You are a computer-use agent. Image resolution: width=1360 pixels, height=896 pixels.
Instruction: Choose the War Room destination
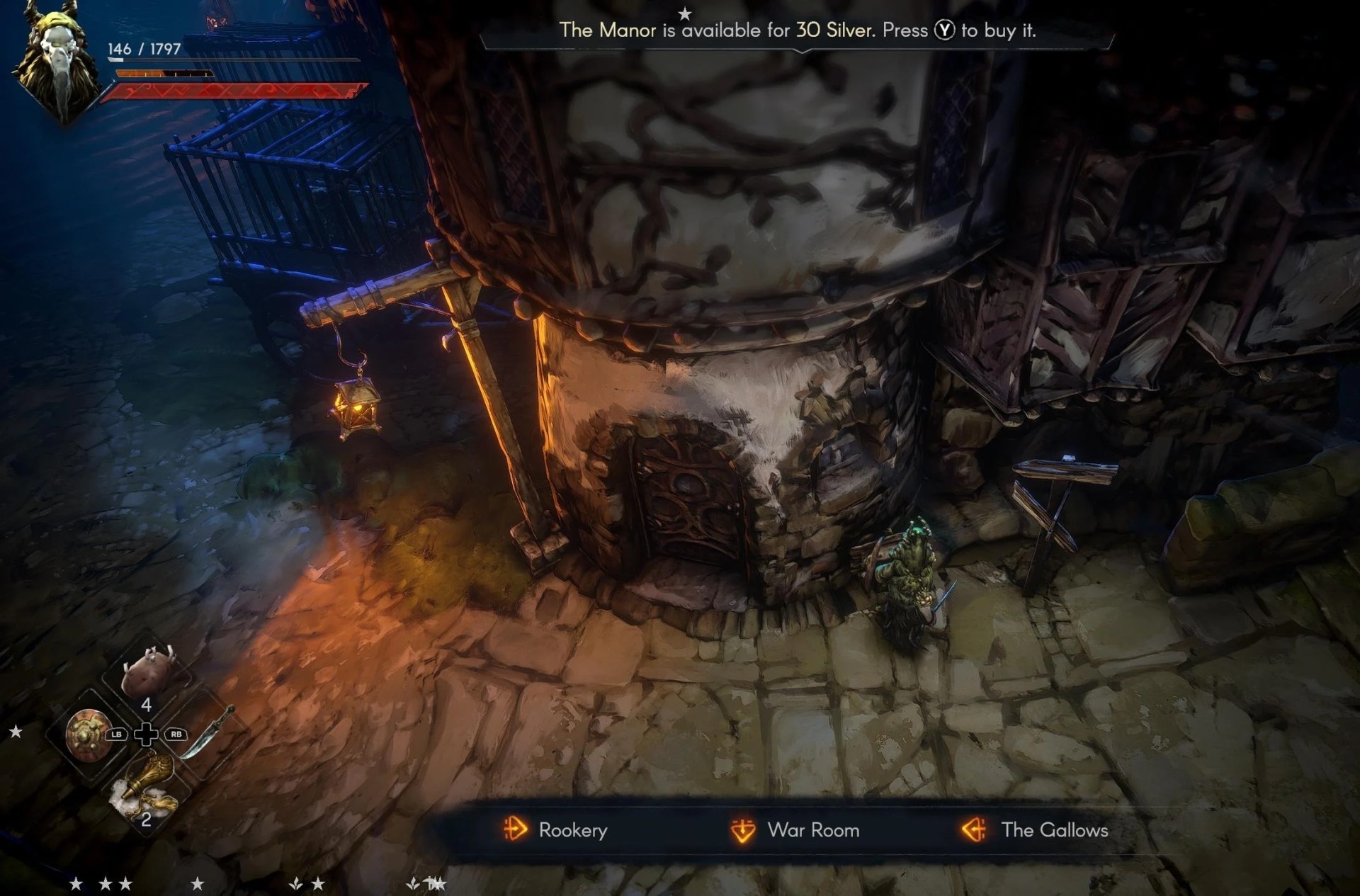click(x=795, y=830)
